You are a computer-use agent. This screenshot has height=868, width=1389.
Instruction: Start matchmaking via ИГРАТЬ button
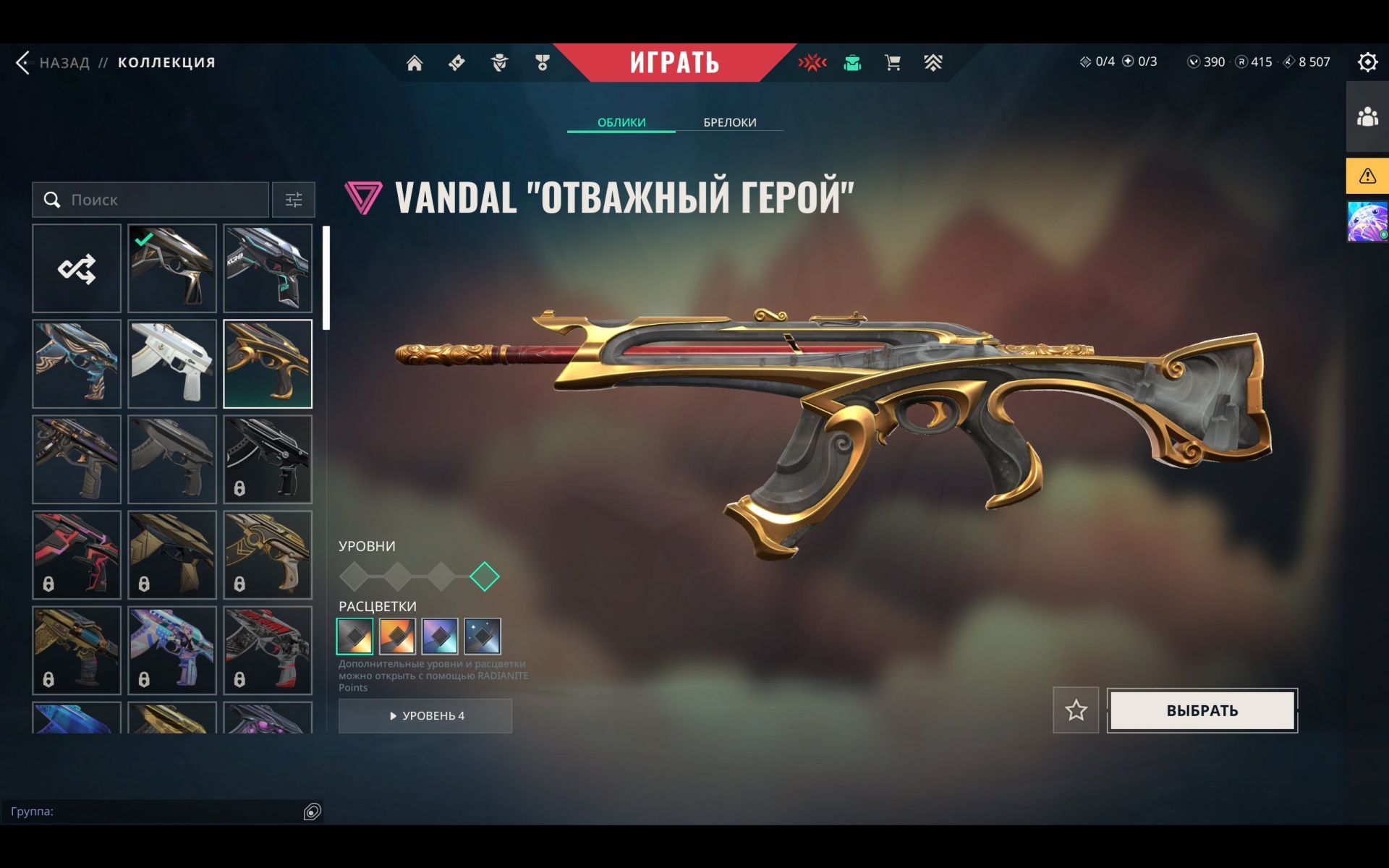click(x=674, y=63)
